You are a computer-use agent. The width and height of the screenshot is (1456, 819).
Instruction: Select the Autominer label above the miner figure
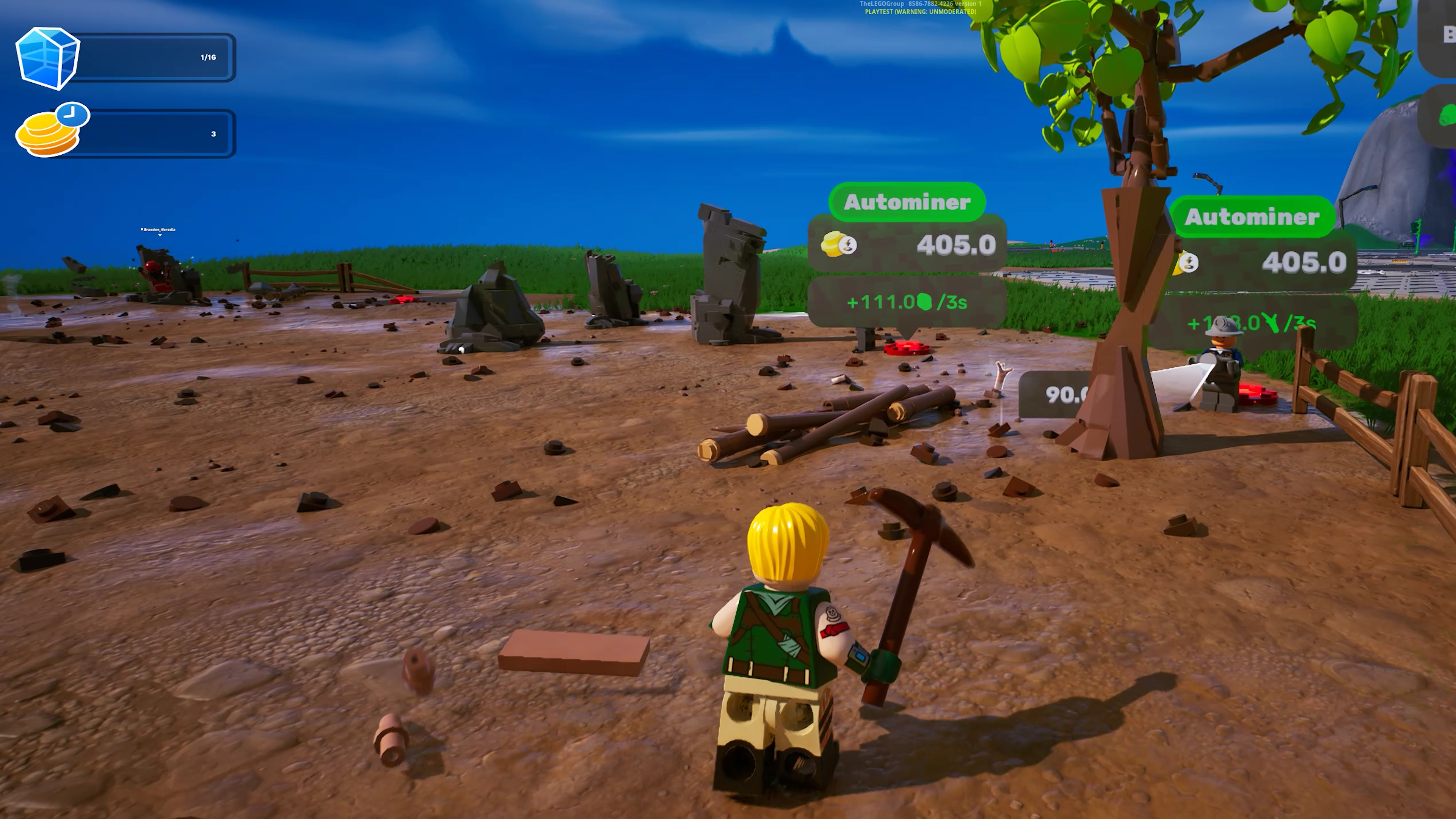tap(1251, 217)
